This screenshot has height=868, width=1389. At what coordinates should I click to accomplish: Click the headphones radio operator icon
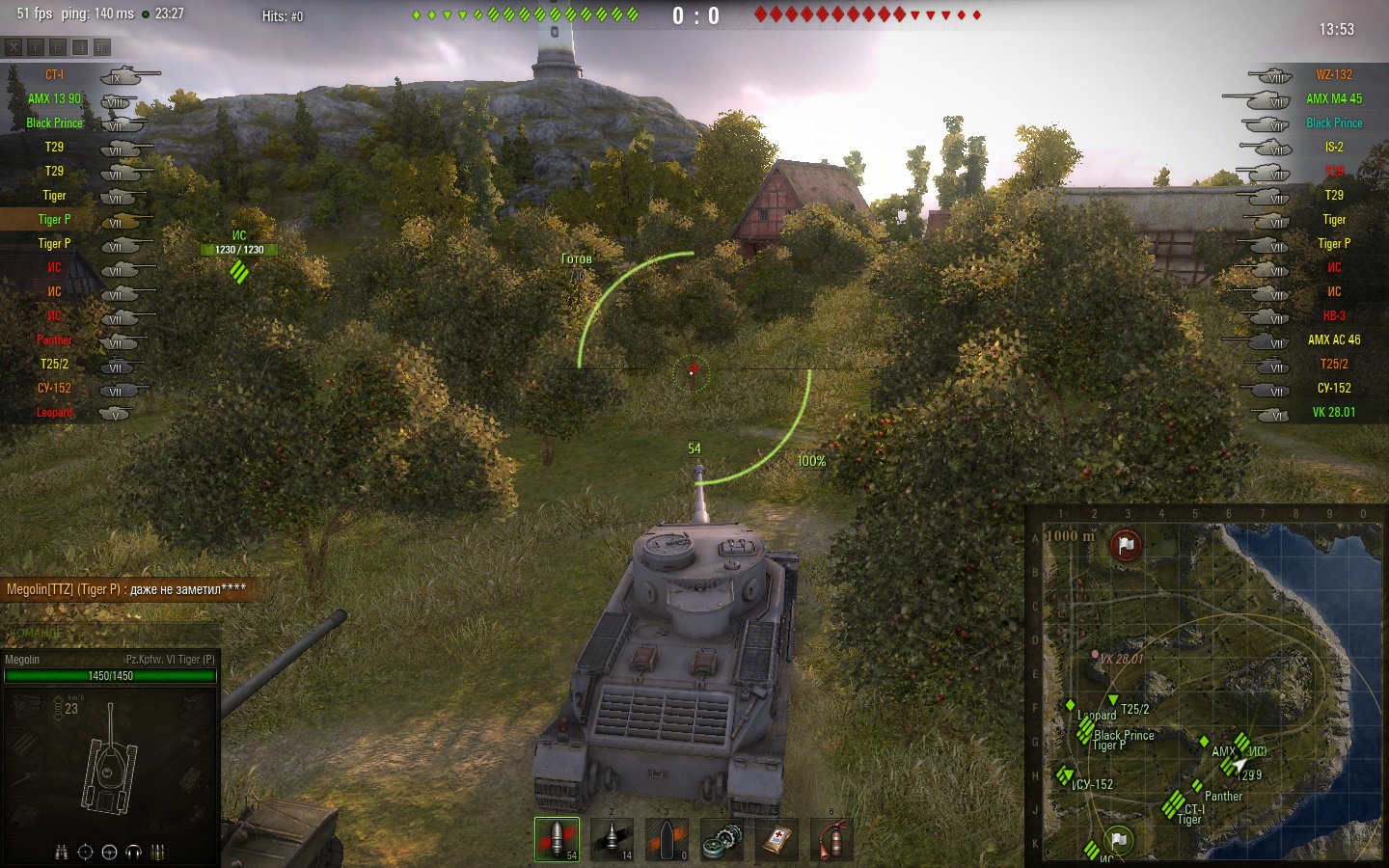coord(133,852)
